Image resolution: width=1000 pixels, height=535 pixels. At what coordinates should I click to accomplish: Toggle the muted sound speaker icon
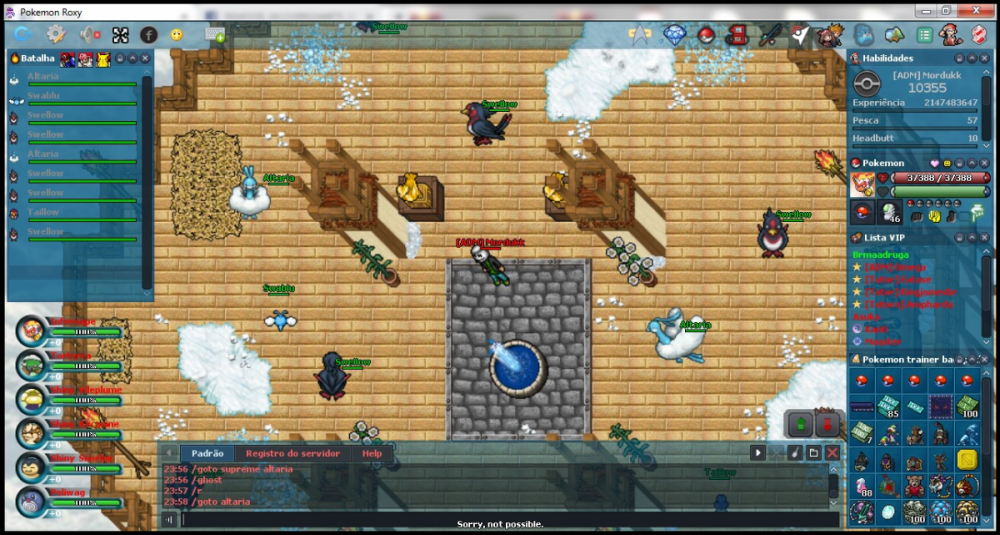pyautogui.click(x=88, y=35)
